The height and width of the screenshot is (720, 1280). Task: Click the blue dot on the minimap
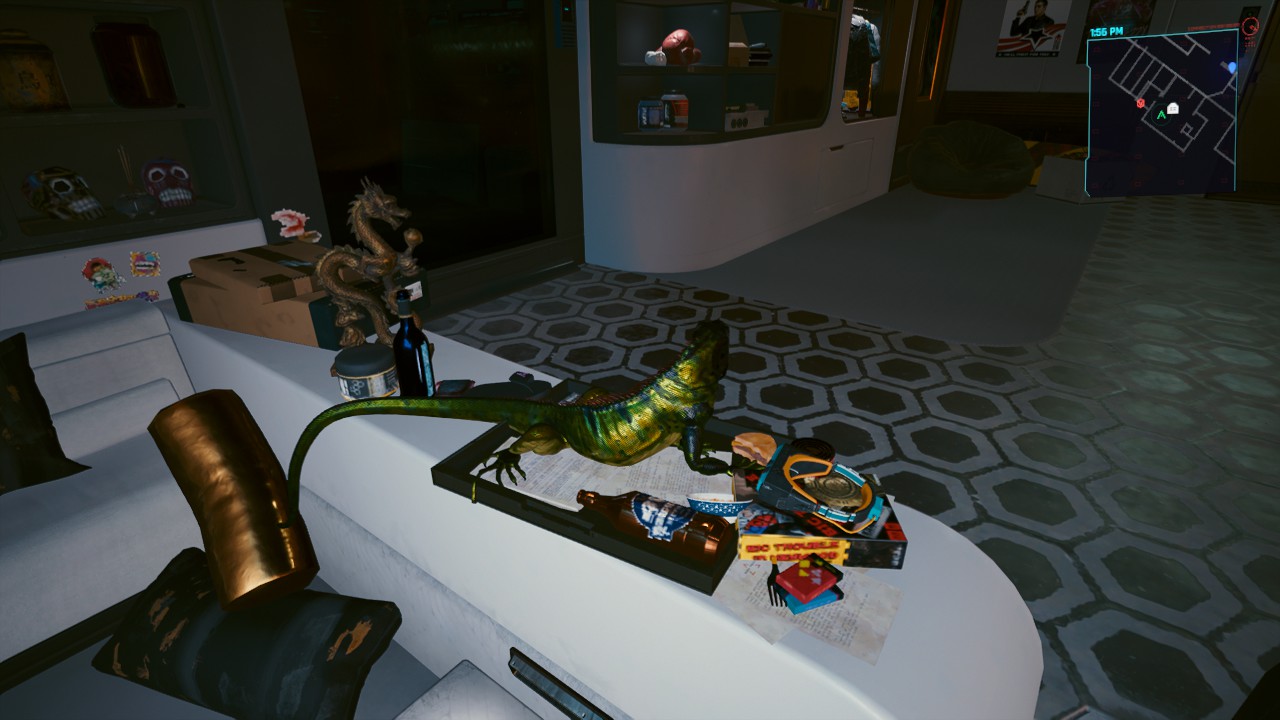click(1231, 66)
